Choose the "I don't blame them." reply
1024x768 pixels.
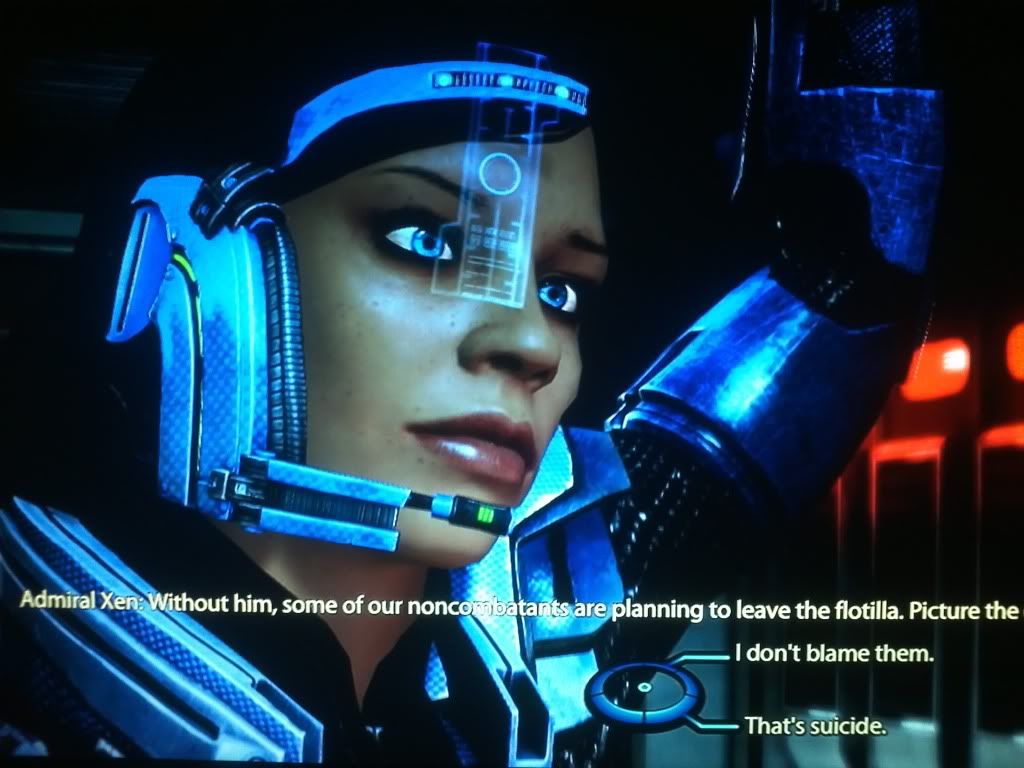tap(833, 656)
